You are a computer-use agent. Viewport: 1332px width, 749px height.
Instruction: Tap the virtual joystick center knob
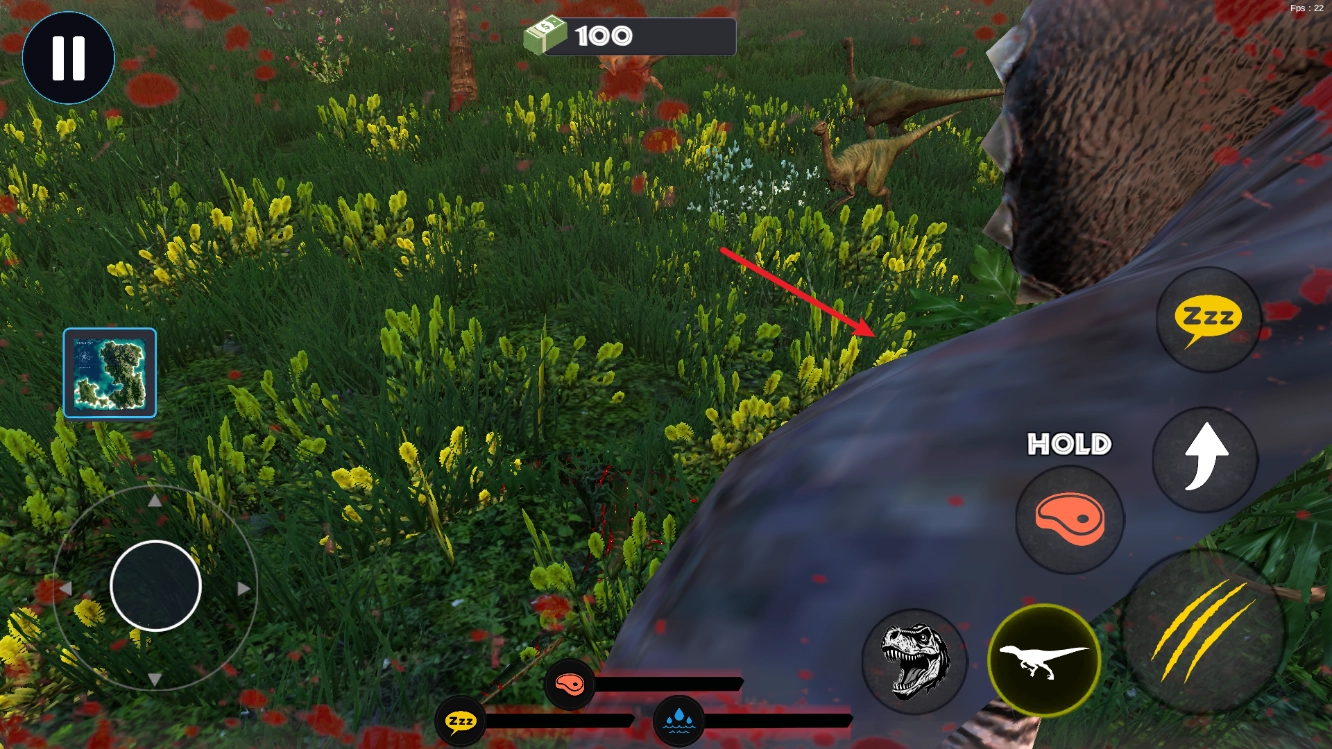[x=156, y=586]
